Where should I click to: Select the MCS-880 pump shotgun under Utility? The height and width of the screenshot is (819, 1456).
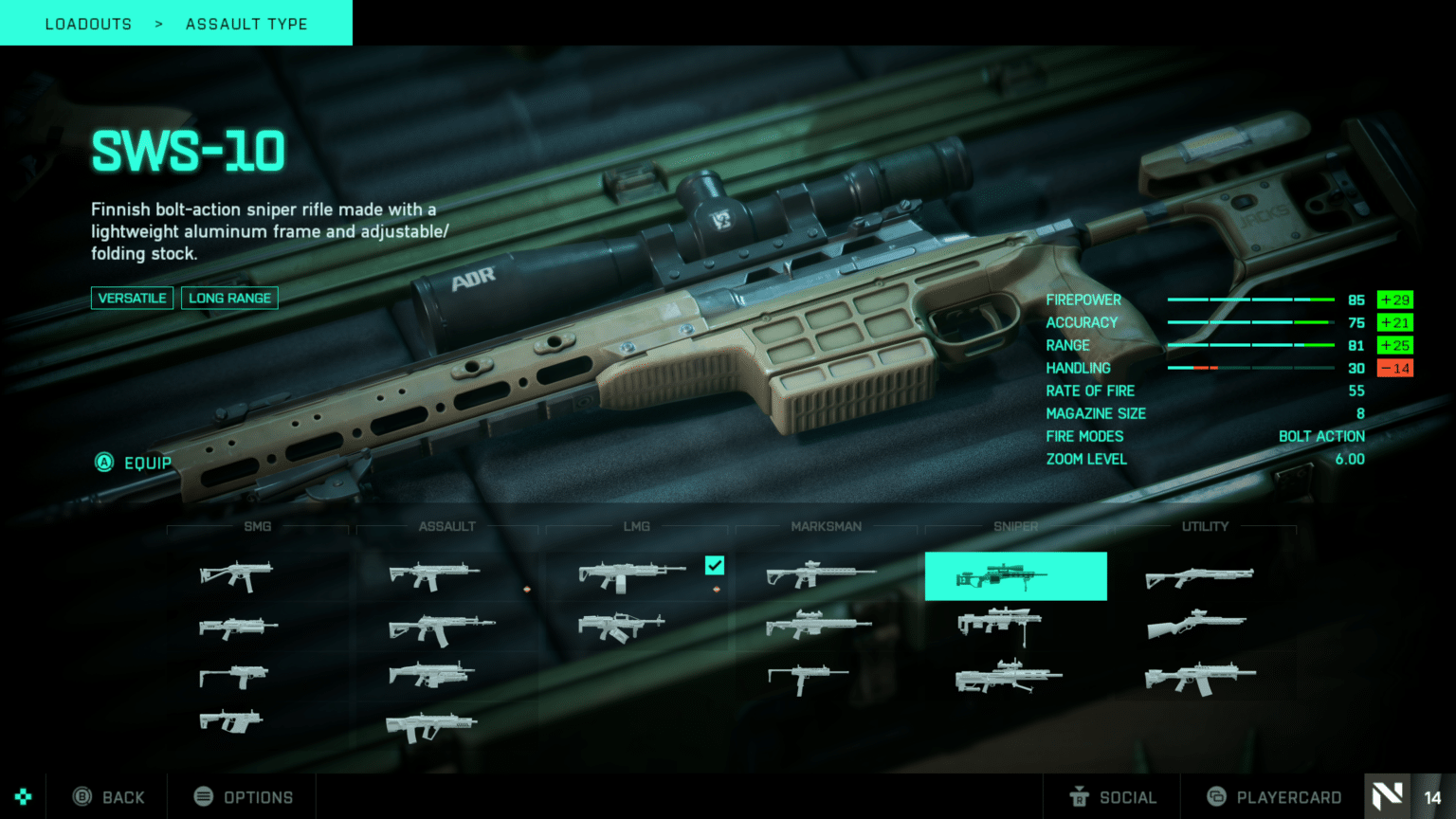1199,576
